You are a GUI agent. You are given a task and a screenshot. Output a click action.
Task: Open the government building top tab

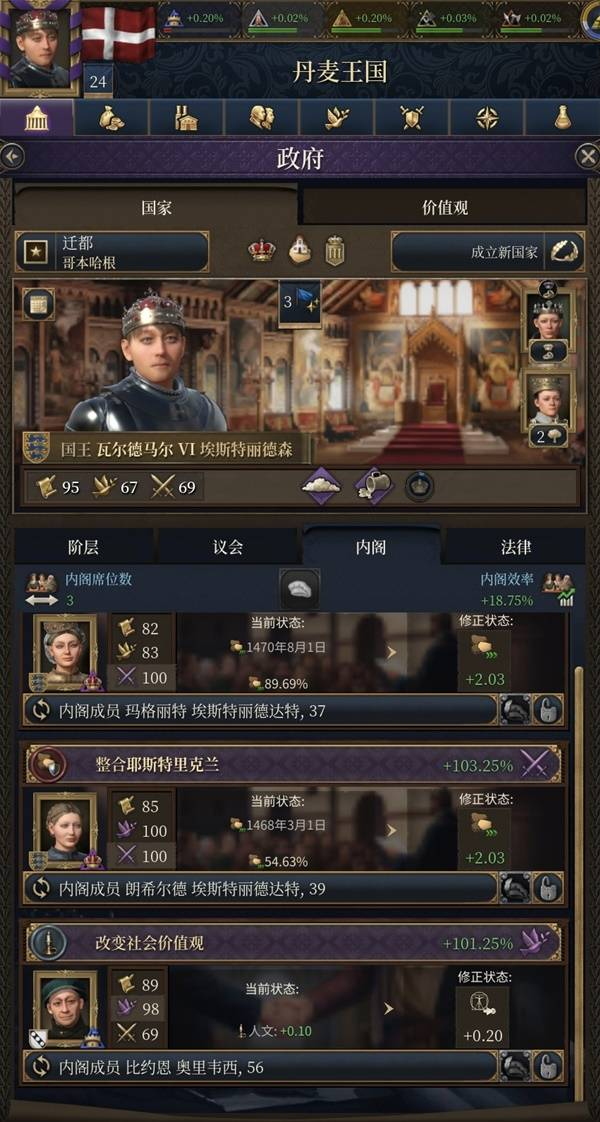[x=37, y=118]
